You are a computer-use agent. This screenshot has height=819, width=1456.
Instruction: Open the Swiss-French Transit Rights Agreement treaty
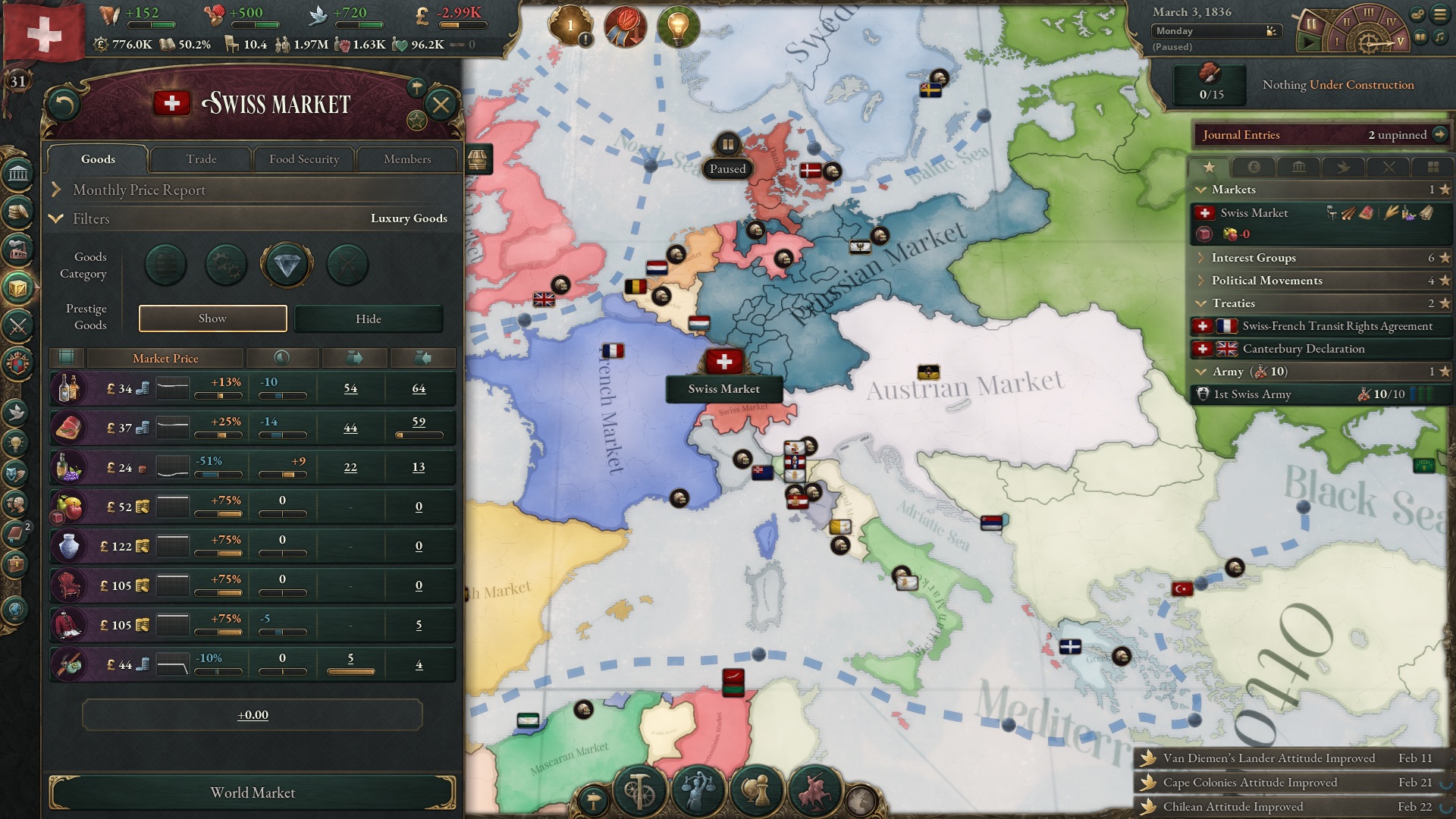(1335, 326)
